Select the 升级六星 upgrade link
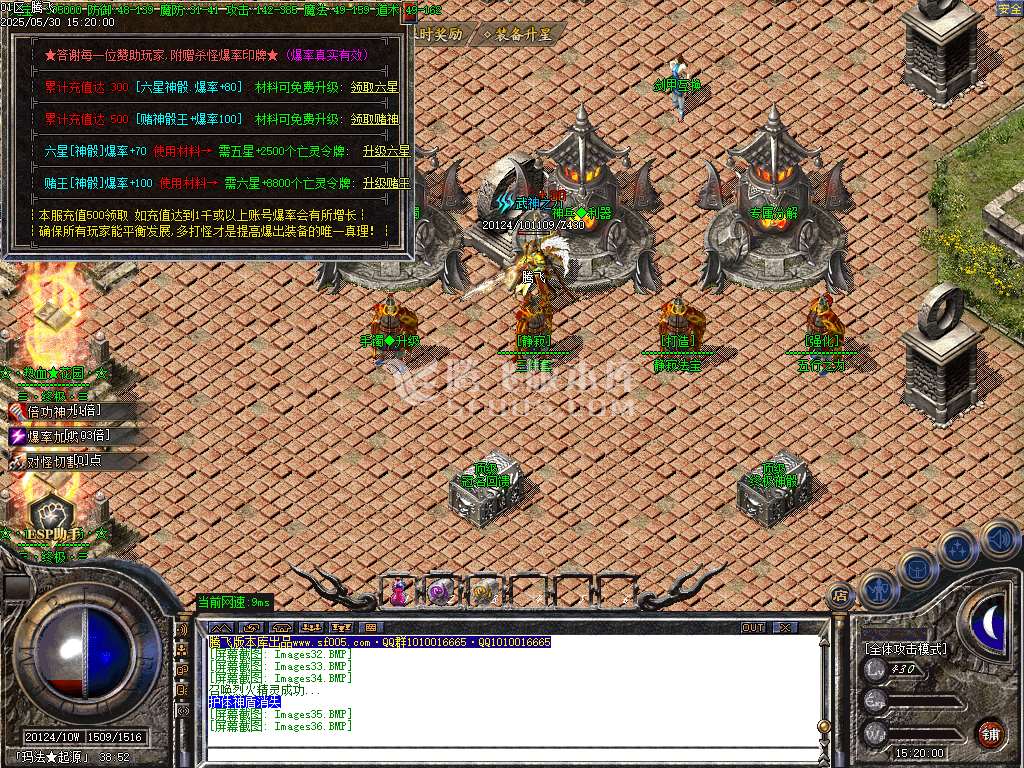 tap(386, 152)
